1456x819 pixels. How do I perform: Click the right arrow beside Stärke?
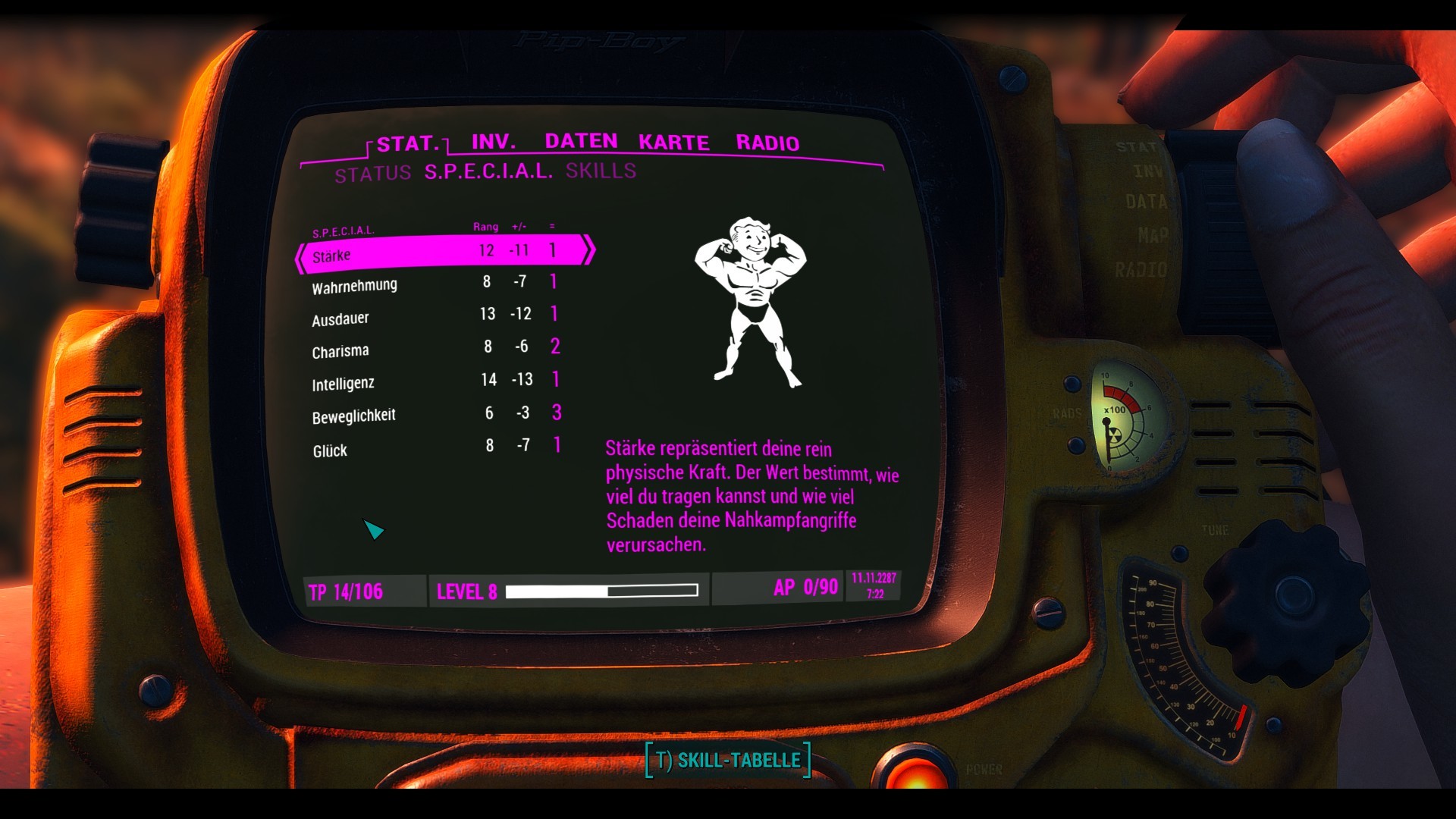coord(591,250)
